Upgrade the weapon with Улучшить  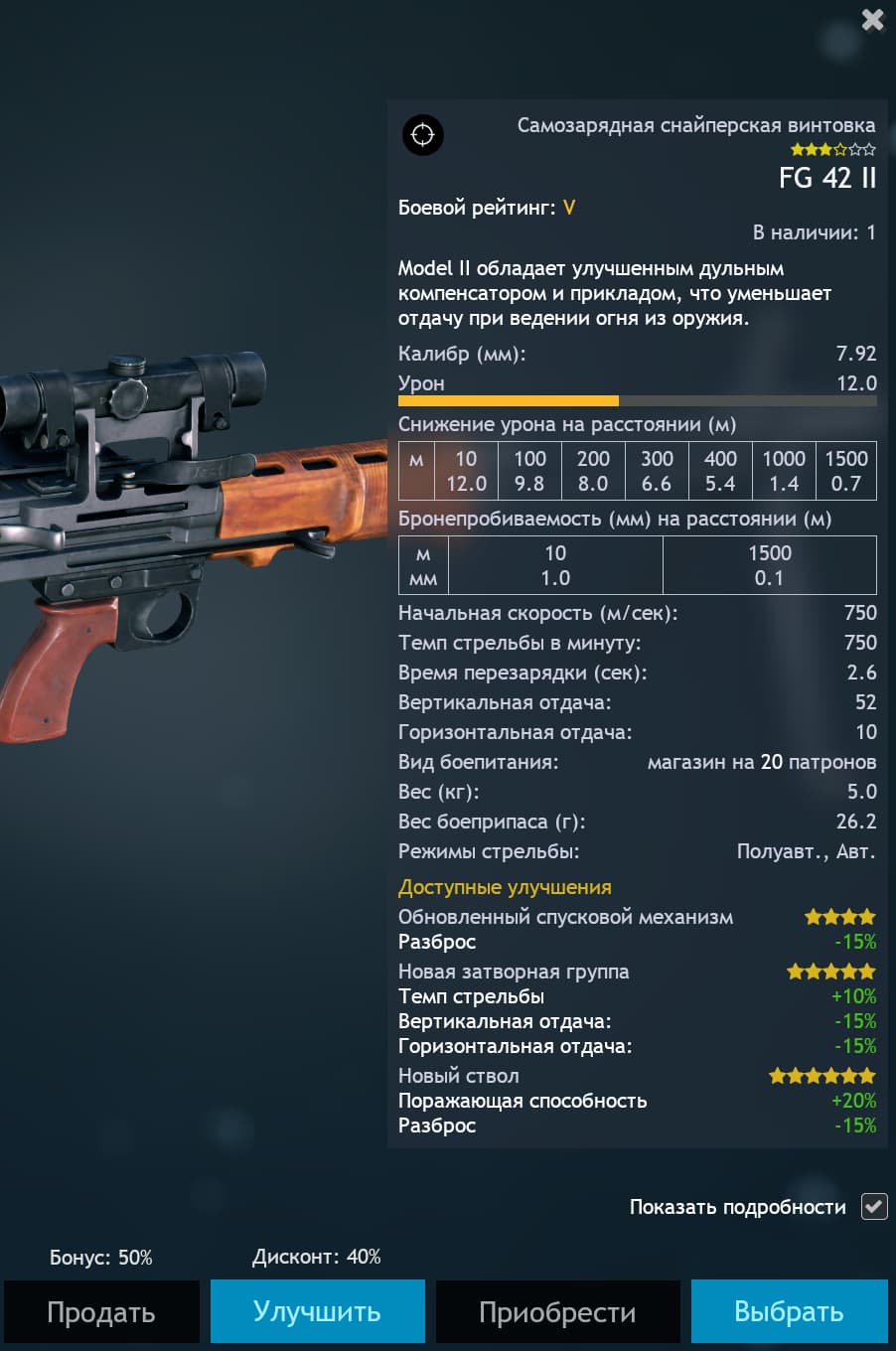point(317,1311)
